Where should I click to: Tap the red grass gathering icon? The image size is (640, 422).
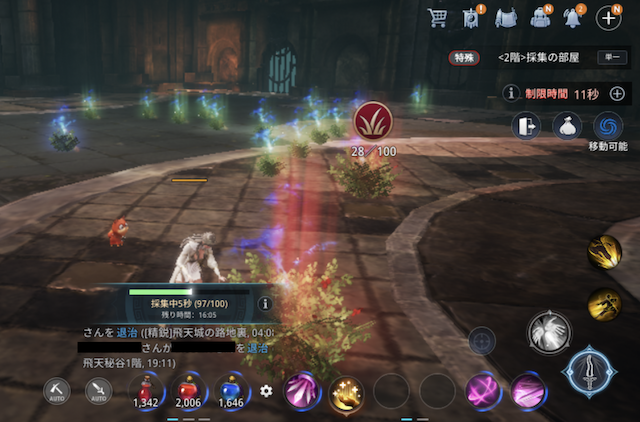tap(373, 123)
